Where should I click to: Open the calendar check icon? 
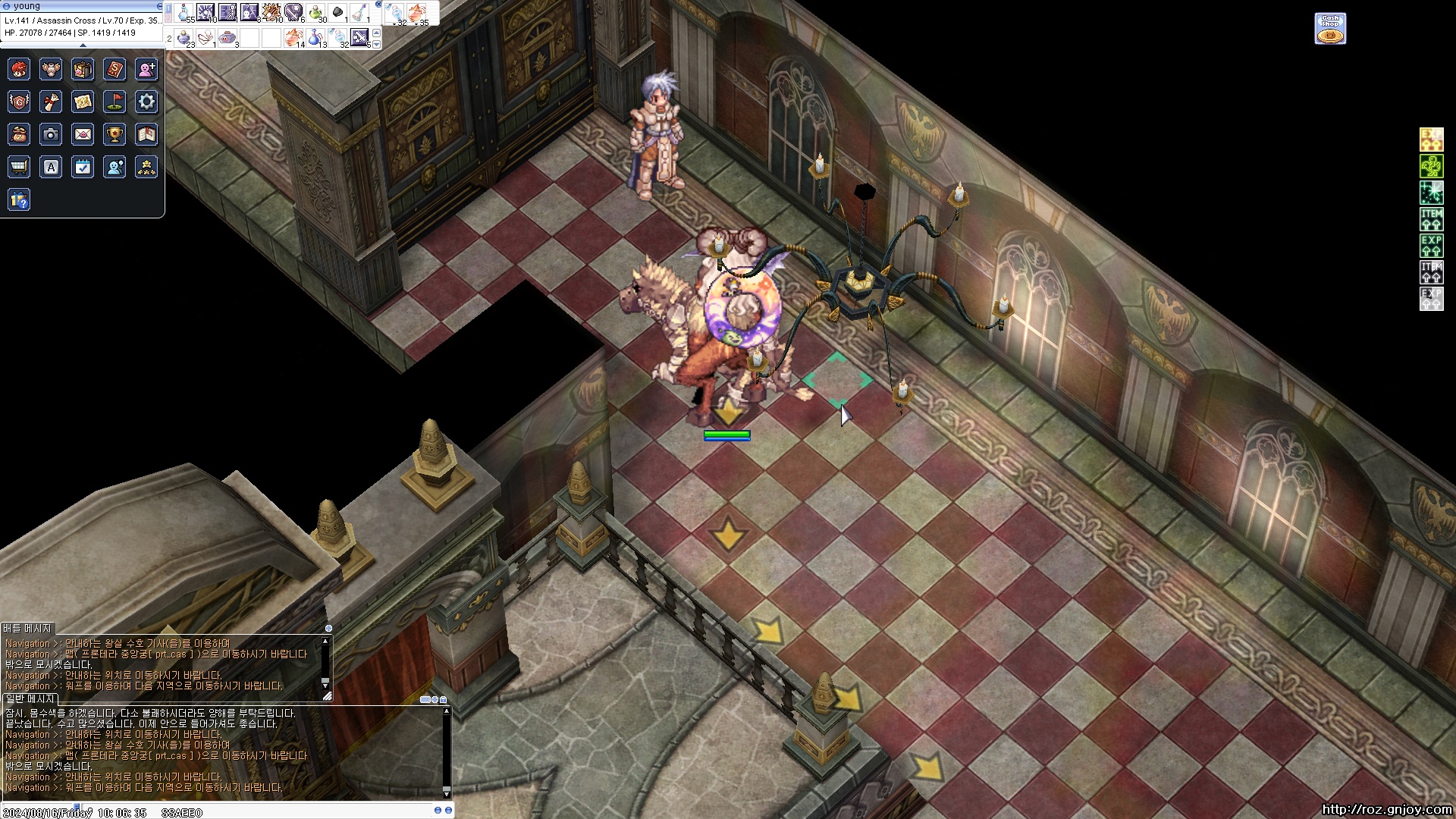click(x=83, y=167)
